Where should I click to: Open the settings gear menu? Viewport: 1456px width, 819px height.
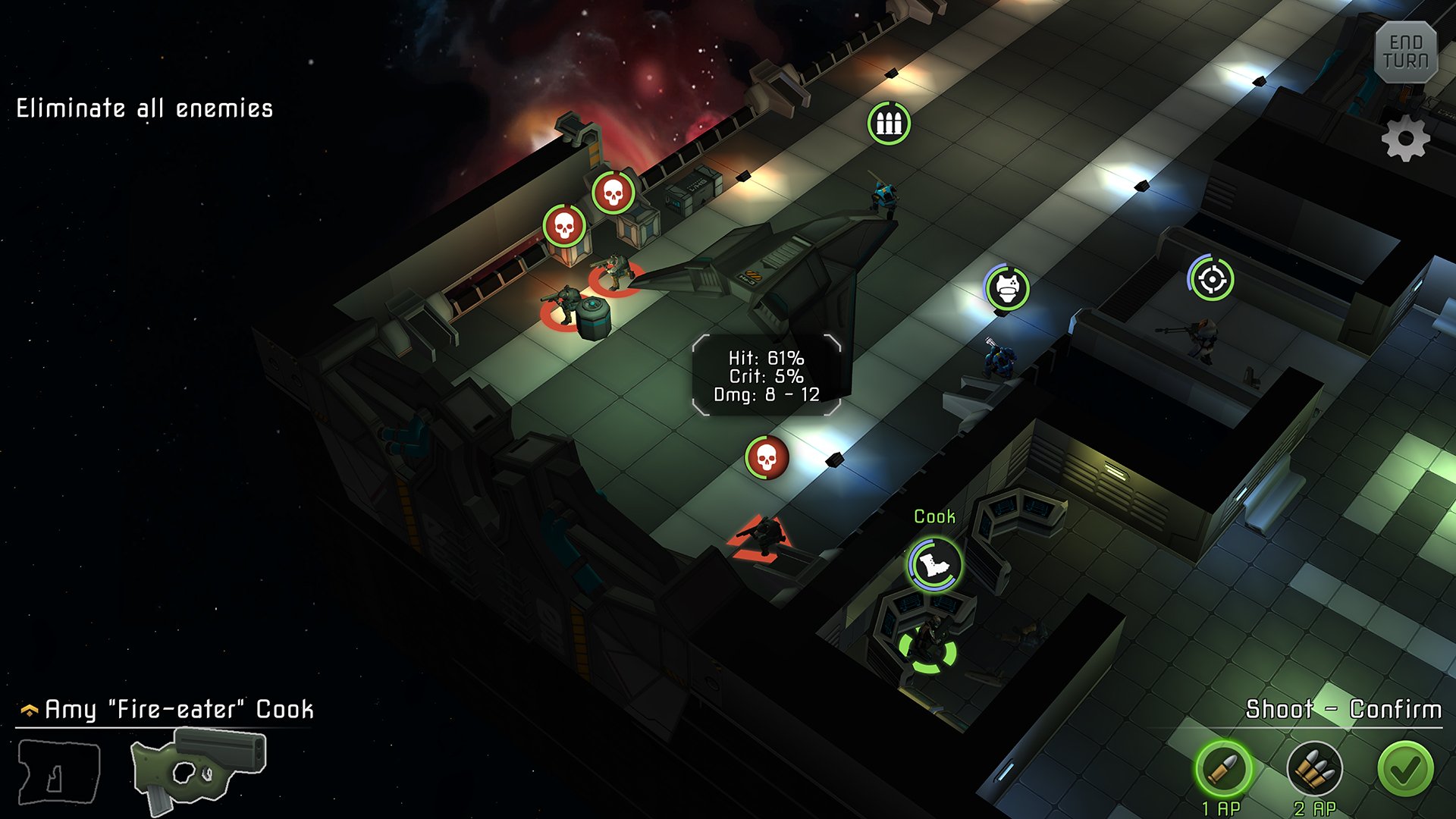click(x=1407, y=139)
